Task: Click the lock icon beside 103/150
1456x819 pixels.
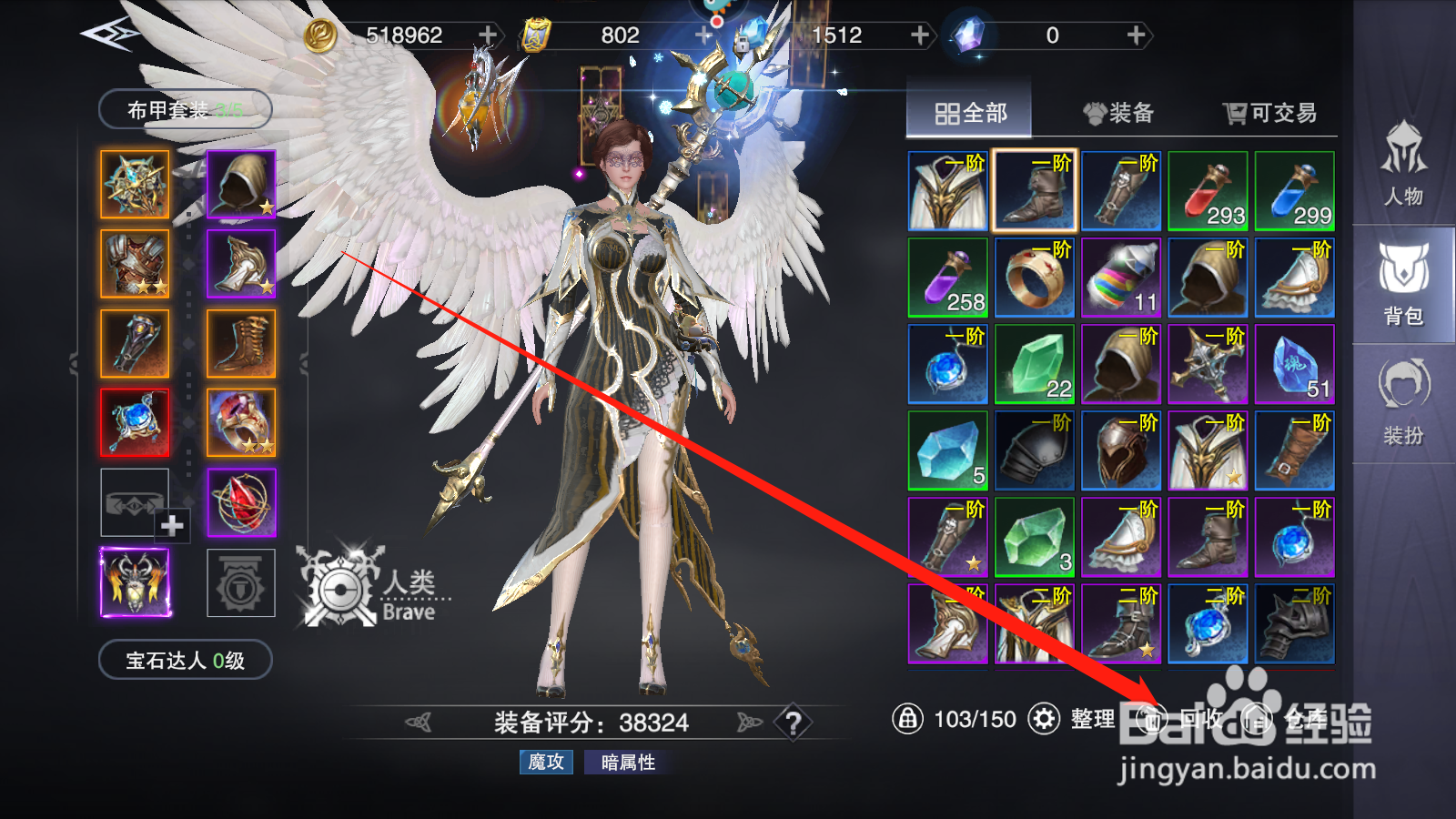Action: (910, 719)
